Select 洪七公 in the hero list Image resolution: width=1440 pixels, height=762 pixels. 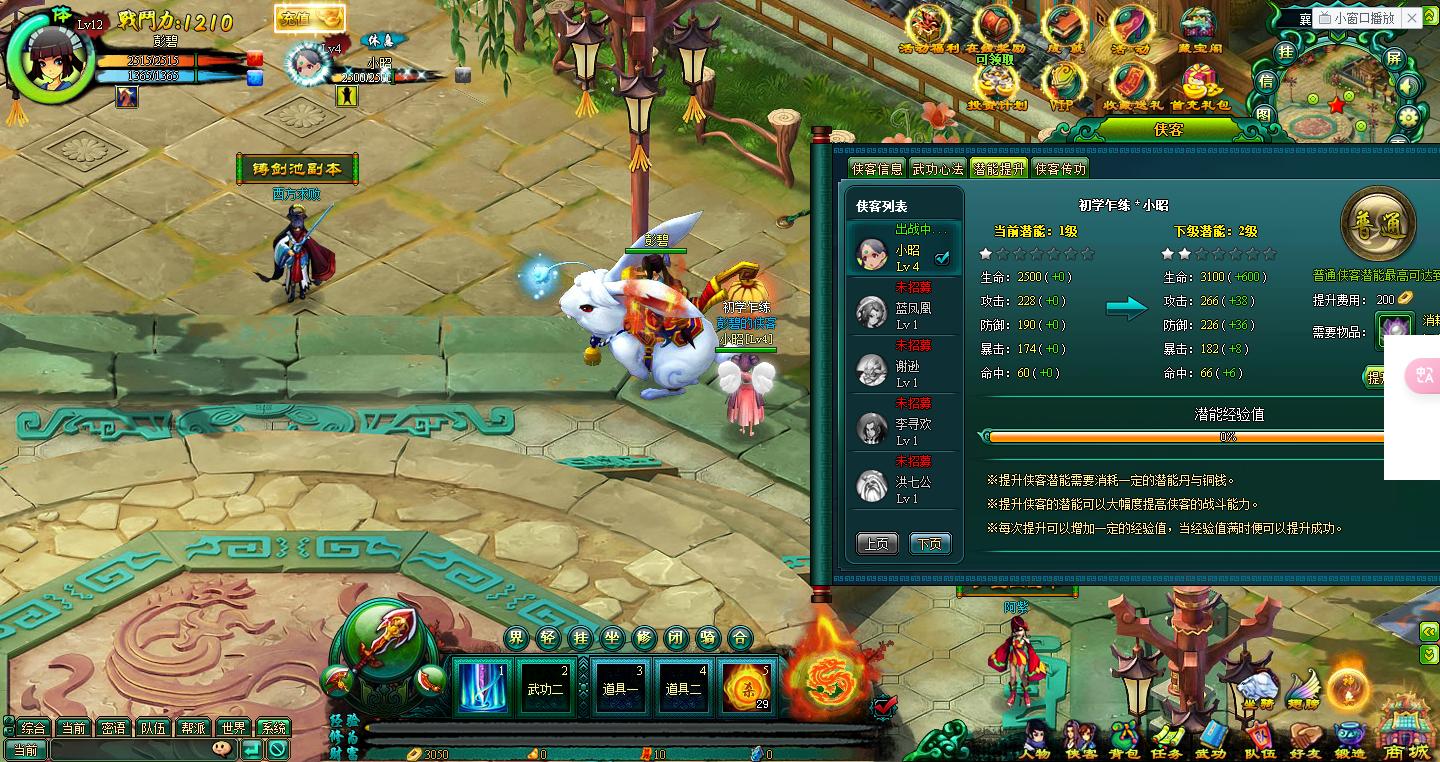point(905,484)
